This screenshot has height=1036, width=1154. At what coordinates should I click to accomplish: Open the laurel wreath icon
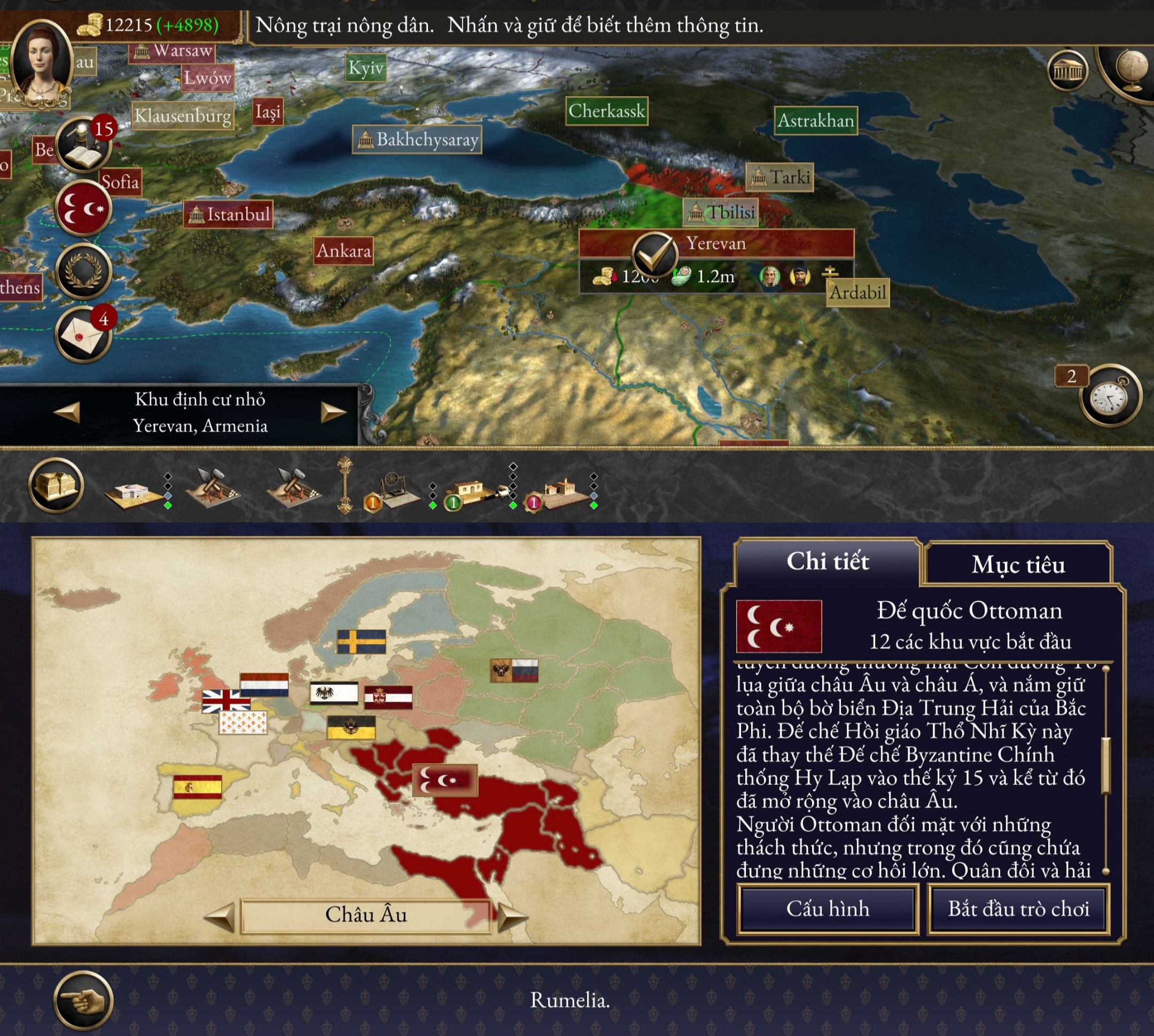[83, 272]
